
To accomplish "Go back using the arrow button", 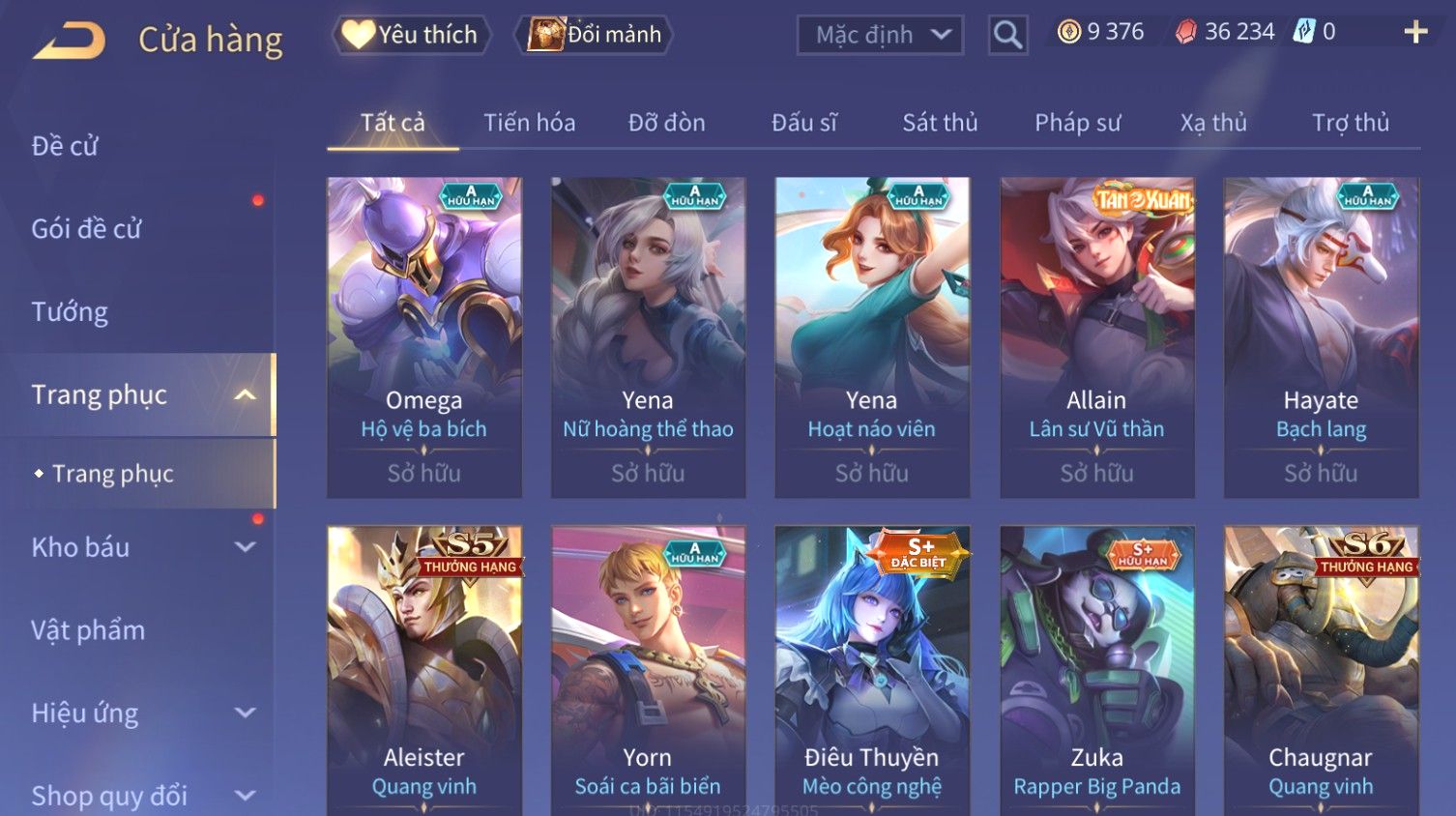I will coord(69,41).
